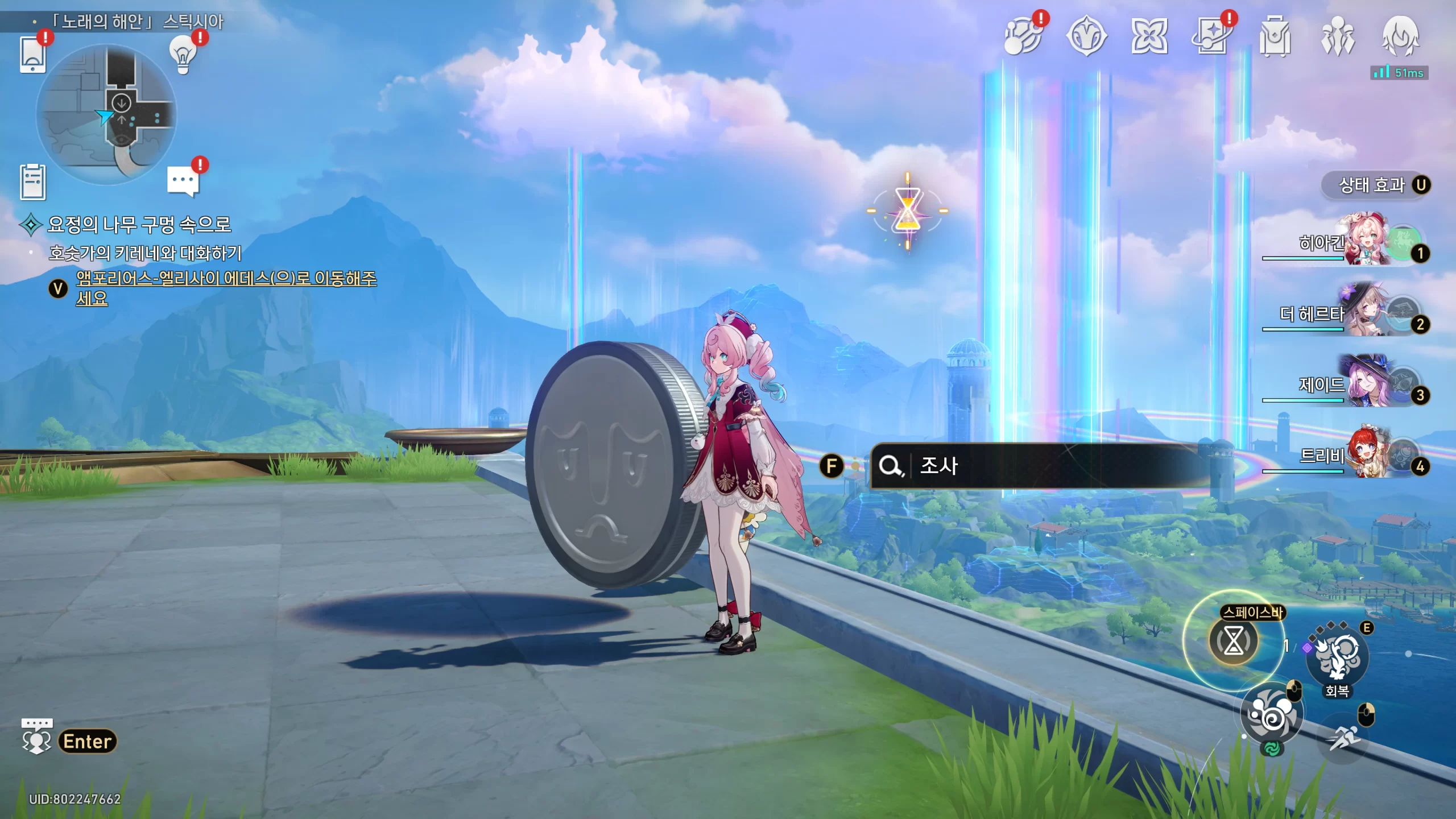Screen dimensions: 1456x819
Task: Switch to party member 히아킨
Action: pos(1365,241)
